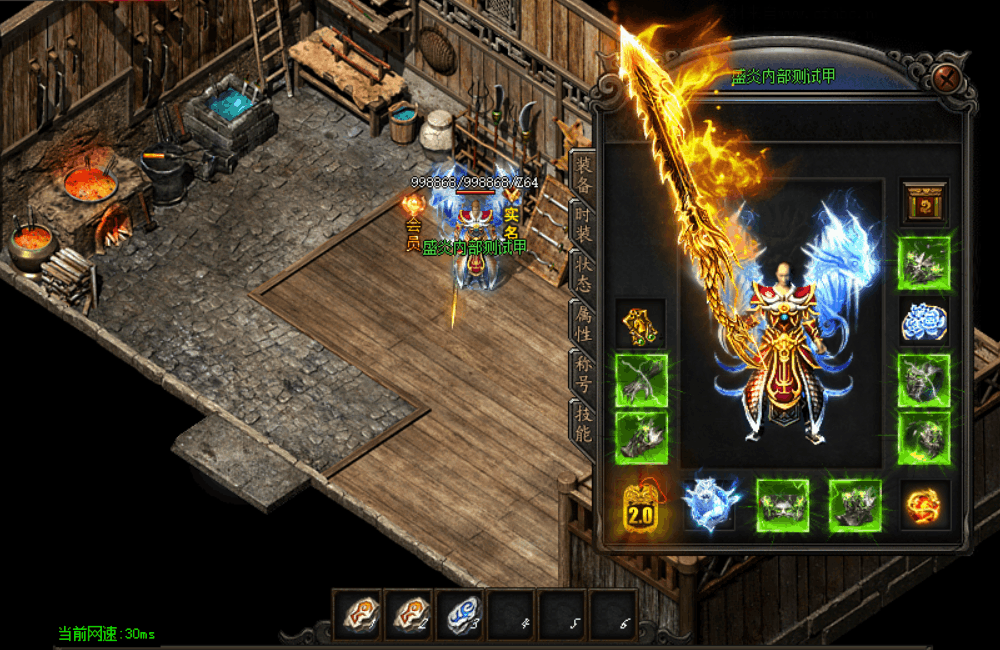The image size is (1000, 650).
Task: Use the orange rune stone in hotbar slot 2
Action: coord(408,613)
